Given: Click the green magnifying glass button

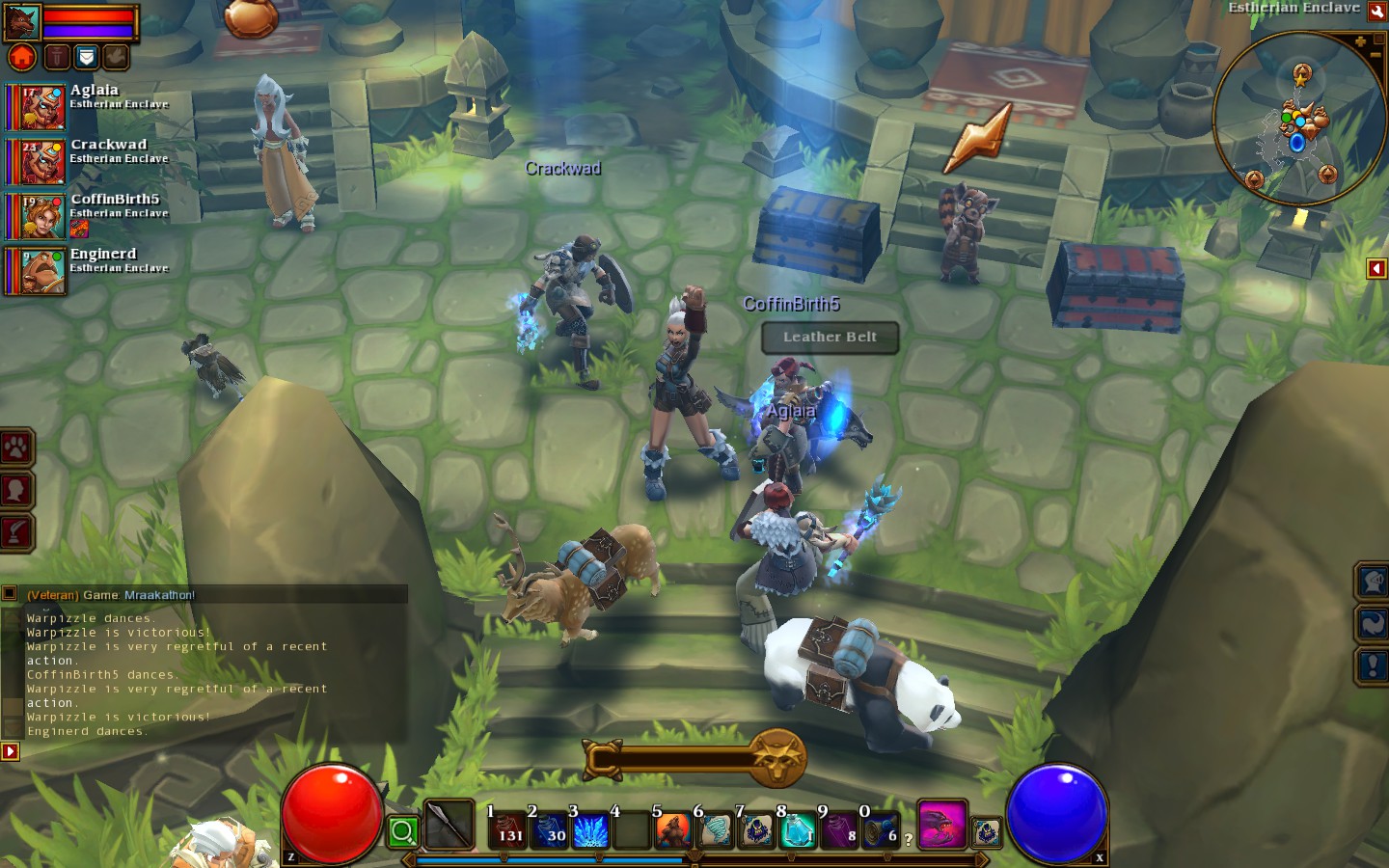Looking at the screenshot, I should 403,830.
